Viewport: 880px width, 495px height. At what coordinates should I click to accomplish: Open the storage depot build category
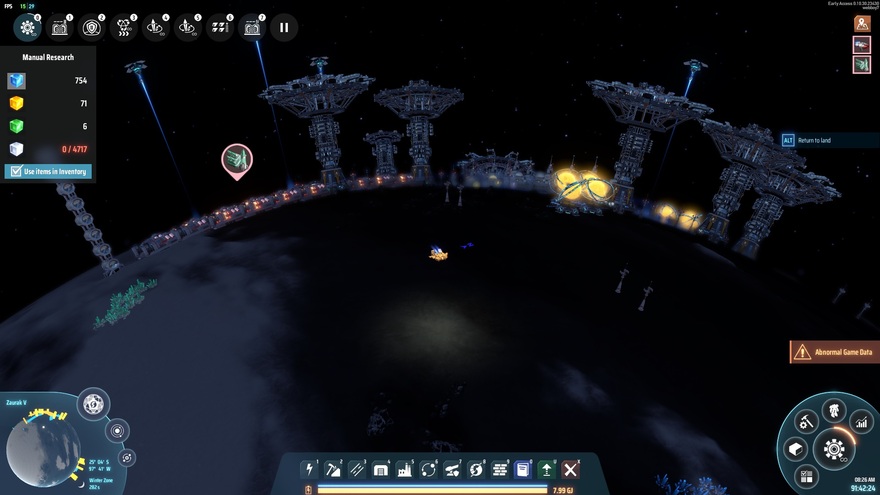[x=381, y=469]
